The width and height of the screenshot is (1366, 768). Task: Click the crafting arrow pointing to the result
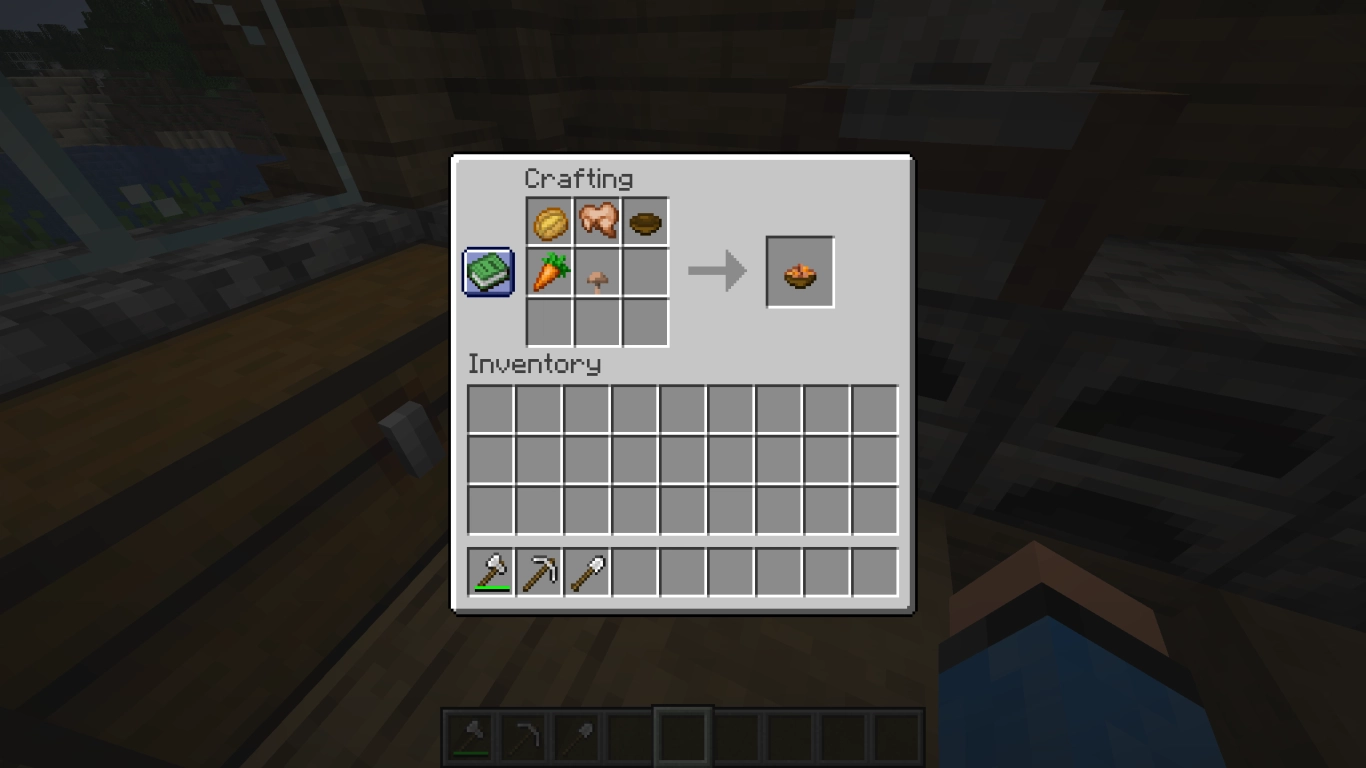coord(717,269)
